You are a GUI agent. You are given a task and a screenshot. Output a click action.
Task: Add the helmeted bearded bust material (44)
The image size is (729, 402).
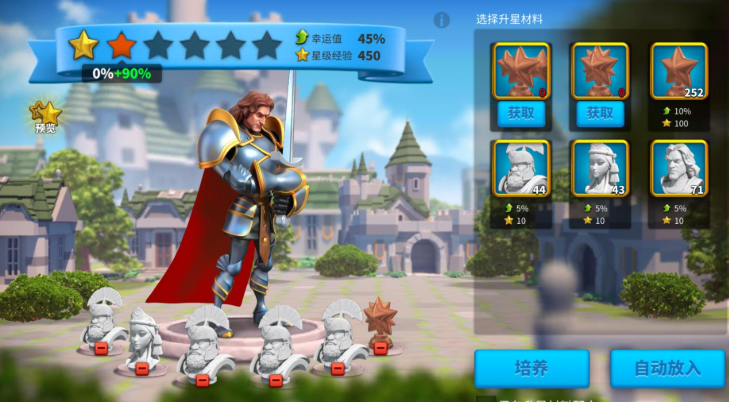pyautogui.click(x=521, y=168)
